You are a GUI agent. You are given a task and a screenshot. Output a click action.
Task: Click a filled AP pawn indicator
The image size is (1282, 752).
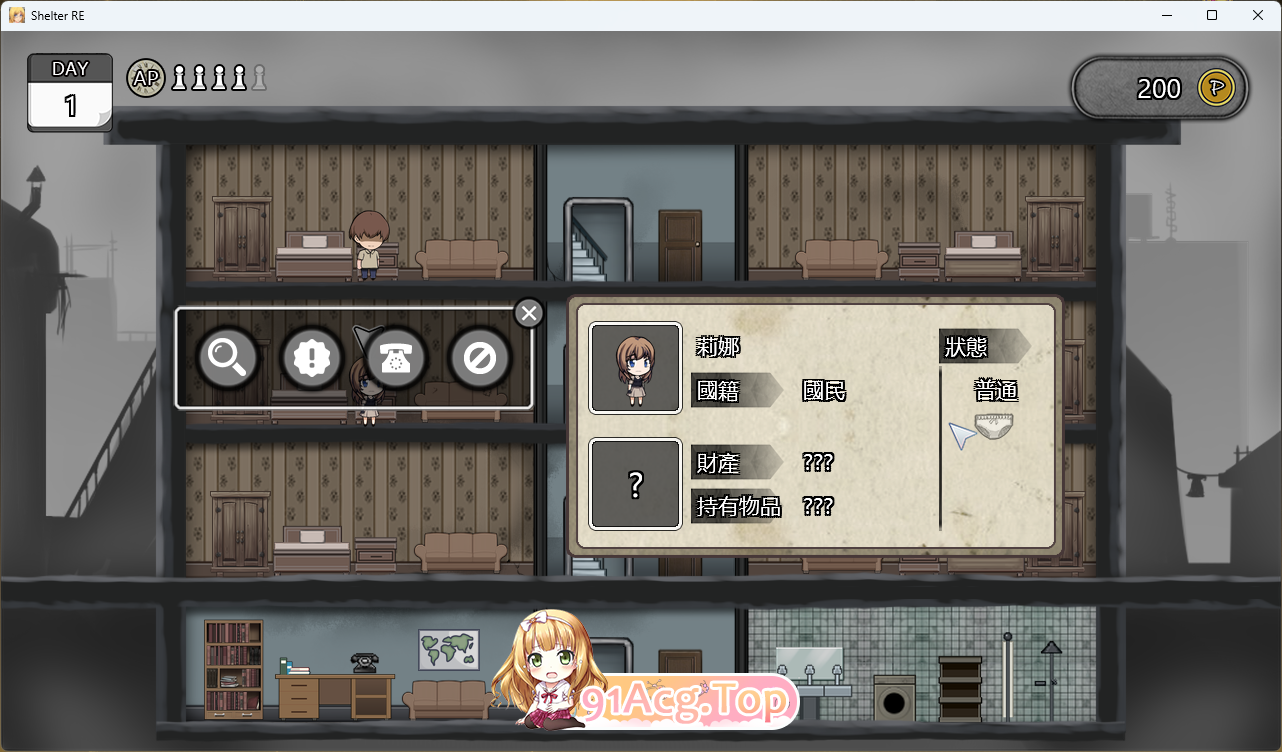[178, 77]
